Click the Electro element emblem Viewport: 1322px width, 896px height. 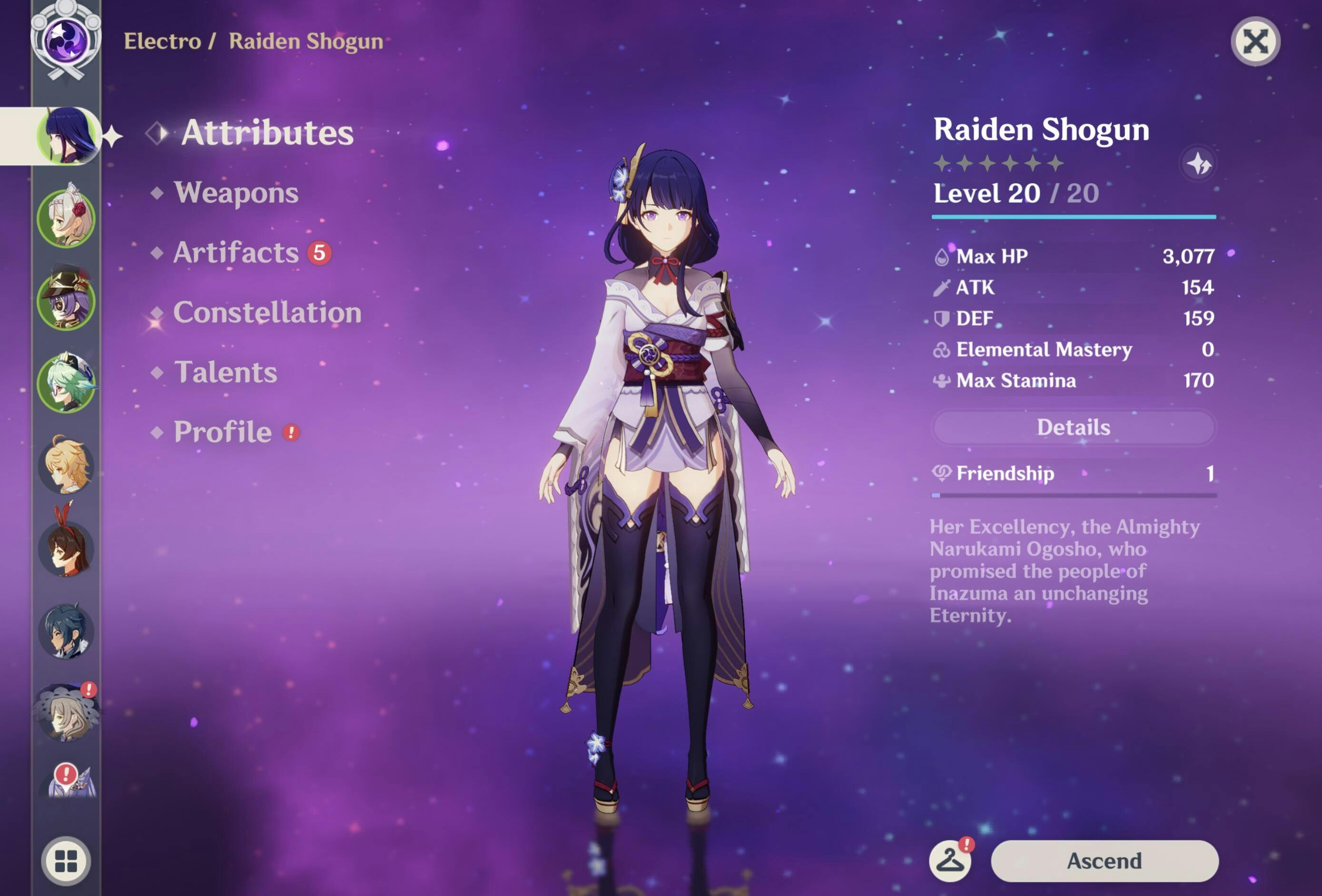66,41
